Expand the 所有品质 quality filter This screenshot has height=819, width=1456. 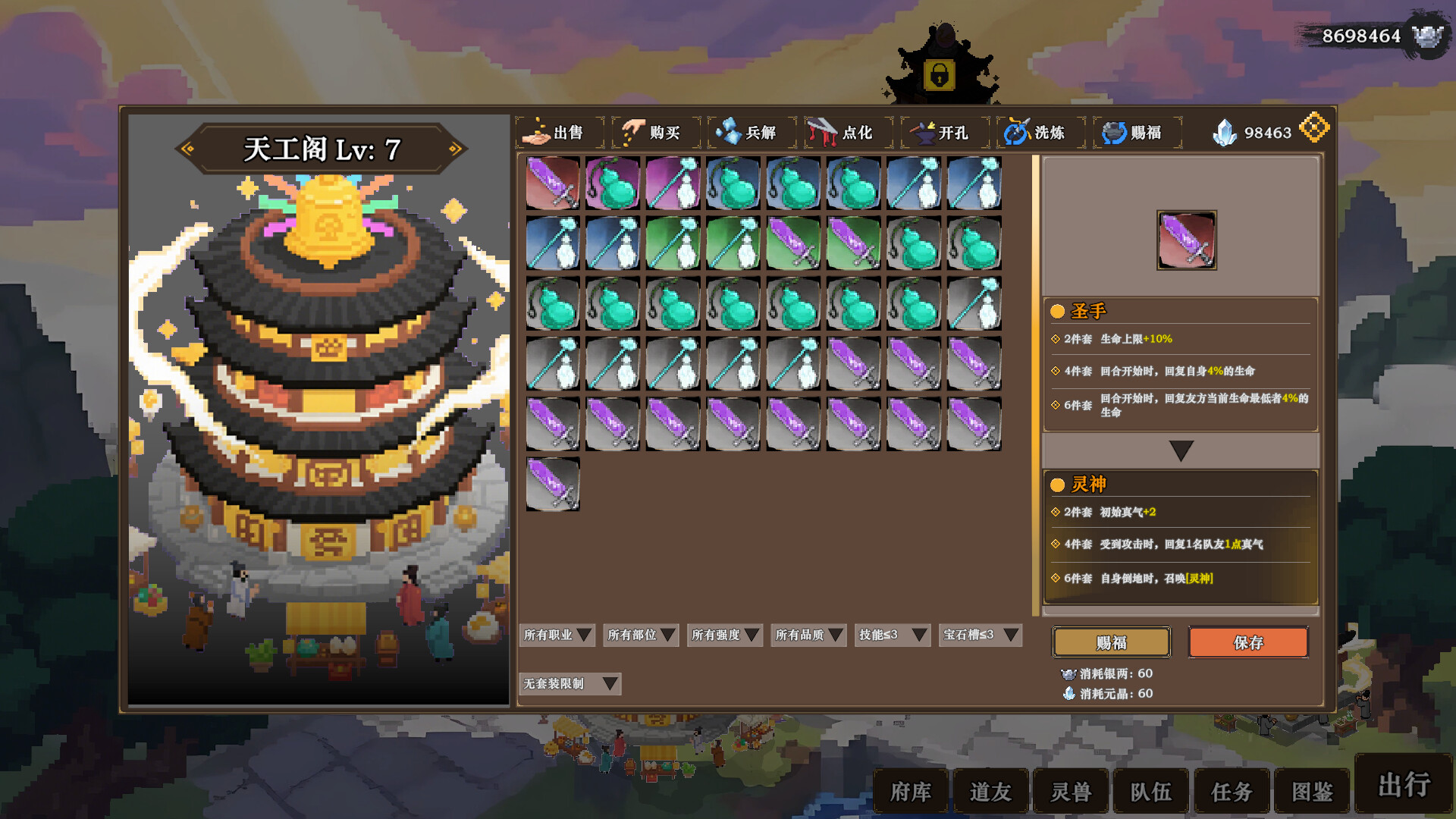[x=808, y=635]
